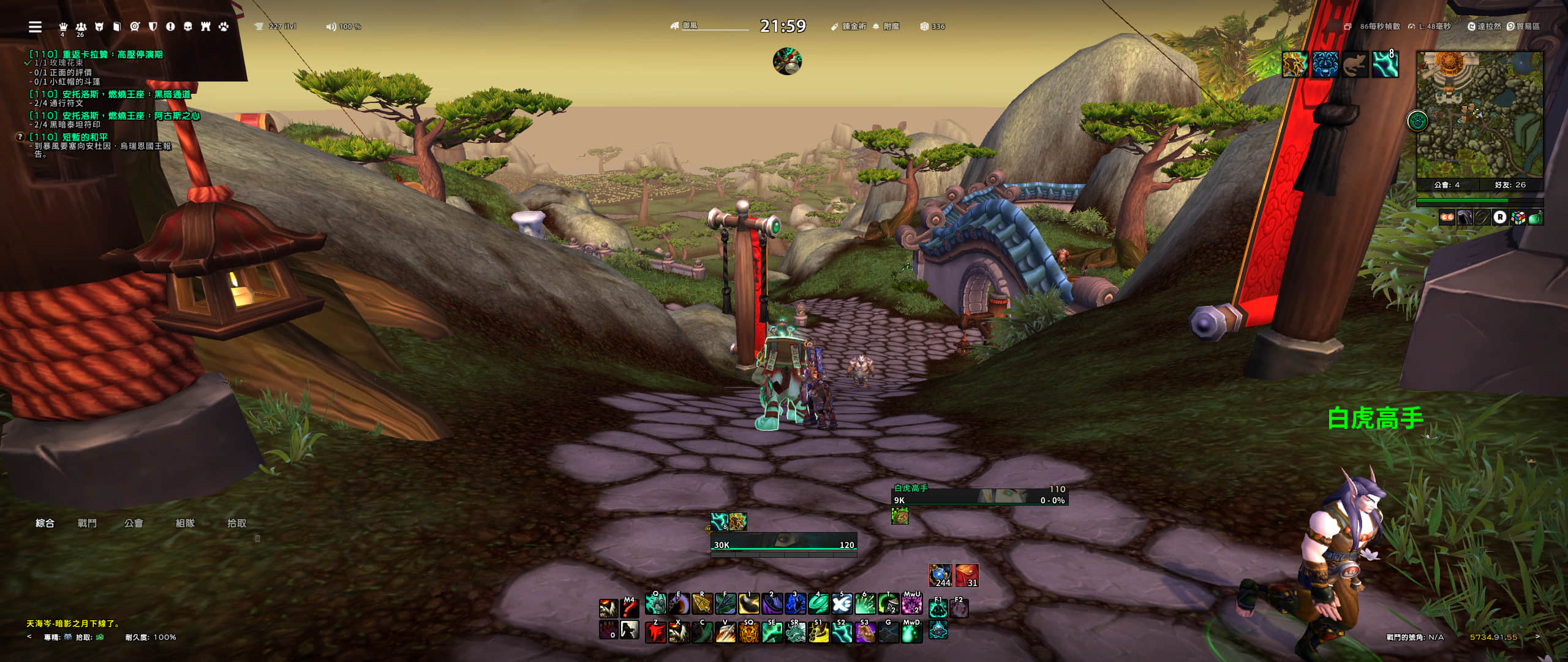Click the anvil icon next to 227 ilvl
Viewport: 1568px width, 662px height.
(x=260, y=26)
